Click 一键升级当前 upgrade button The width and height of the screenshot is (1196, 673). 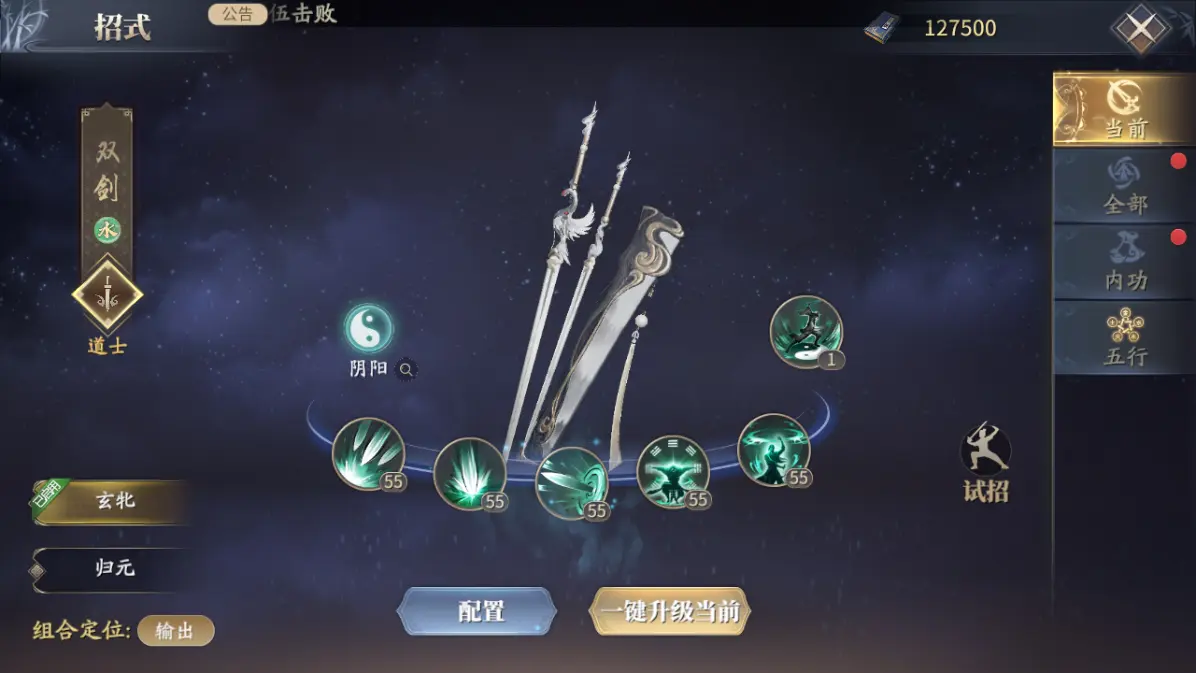(669, 611)
